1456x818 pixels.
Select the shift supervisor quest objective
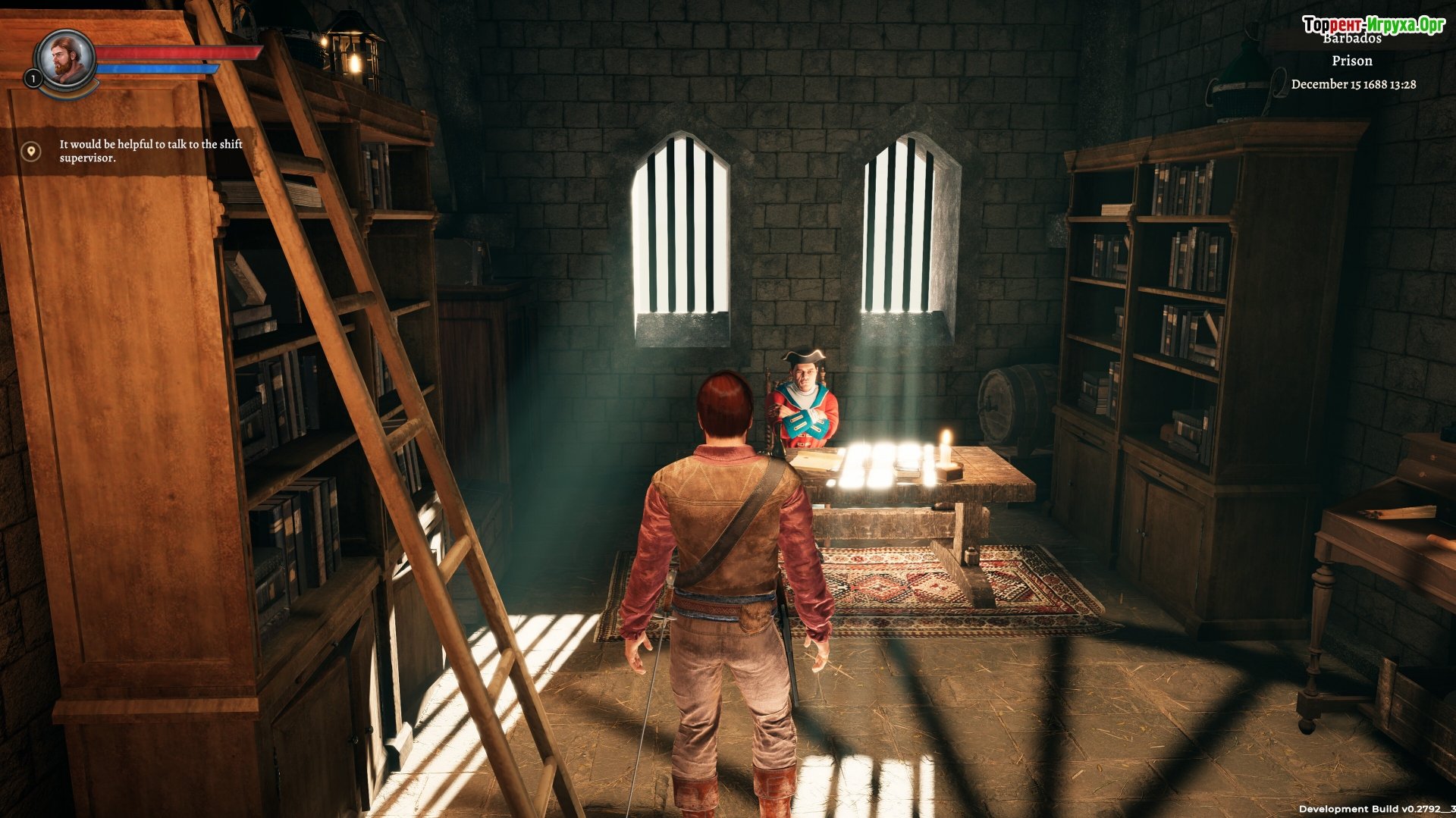[151, 151]
